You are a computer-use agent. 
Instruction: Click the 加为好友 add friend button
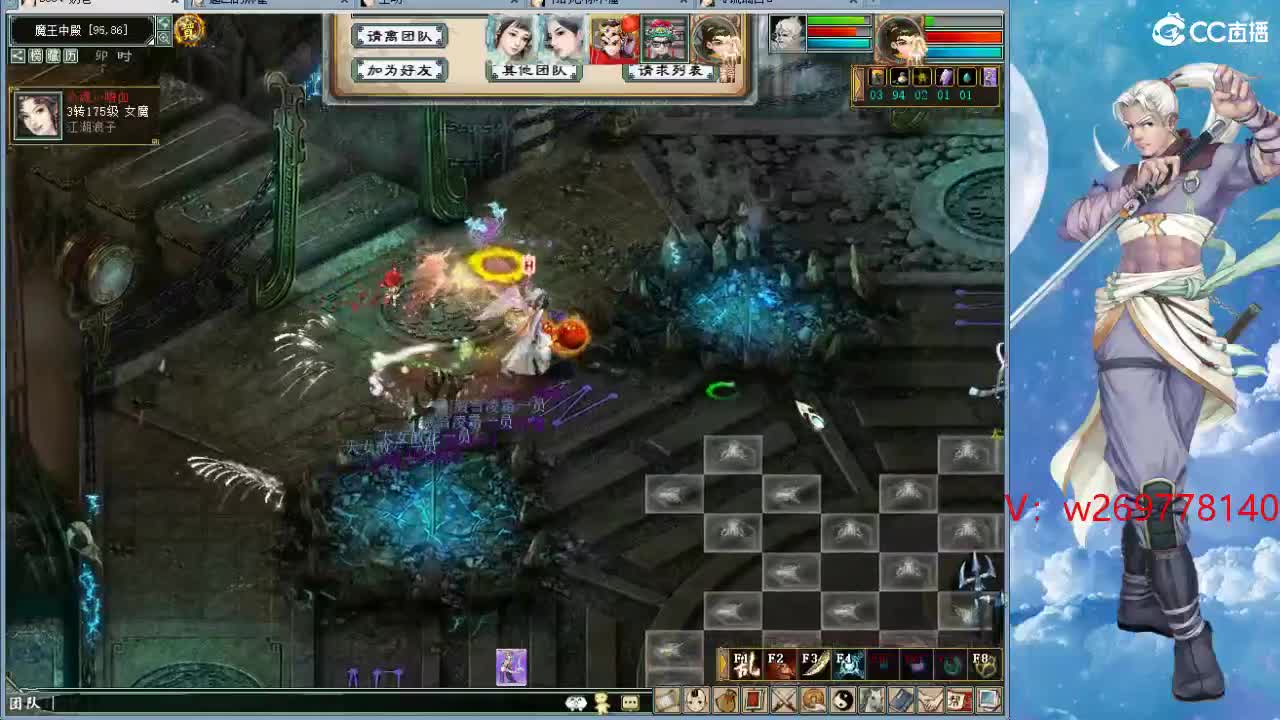click(x=399, y=69)
